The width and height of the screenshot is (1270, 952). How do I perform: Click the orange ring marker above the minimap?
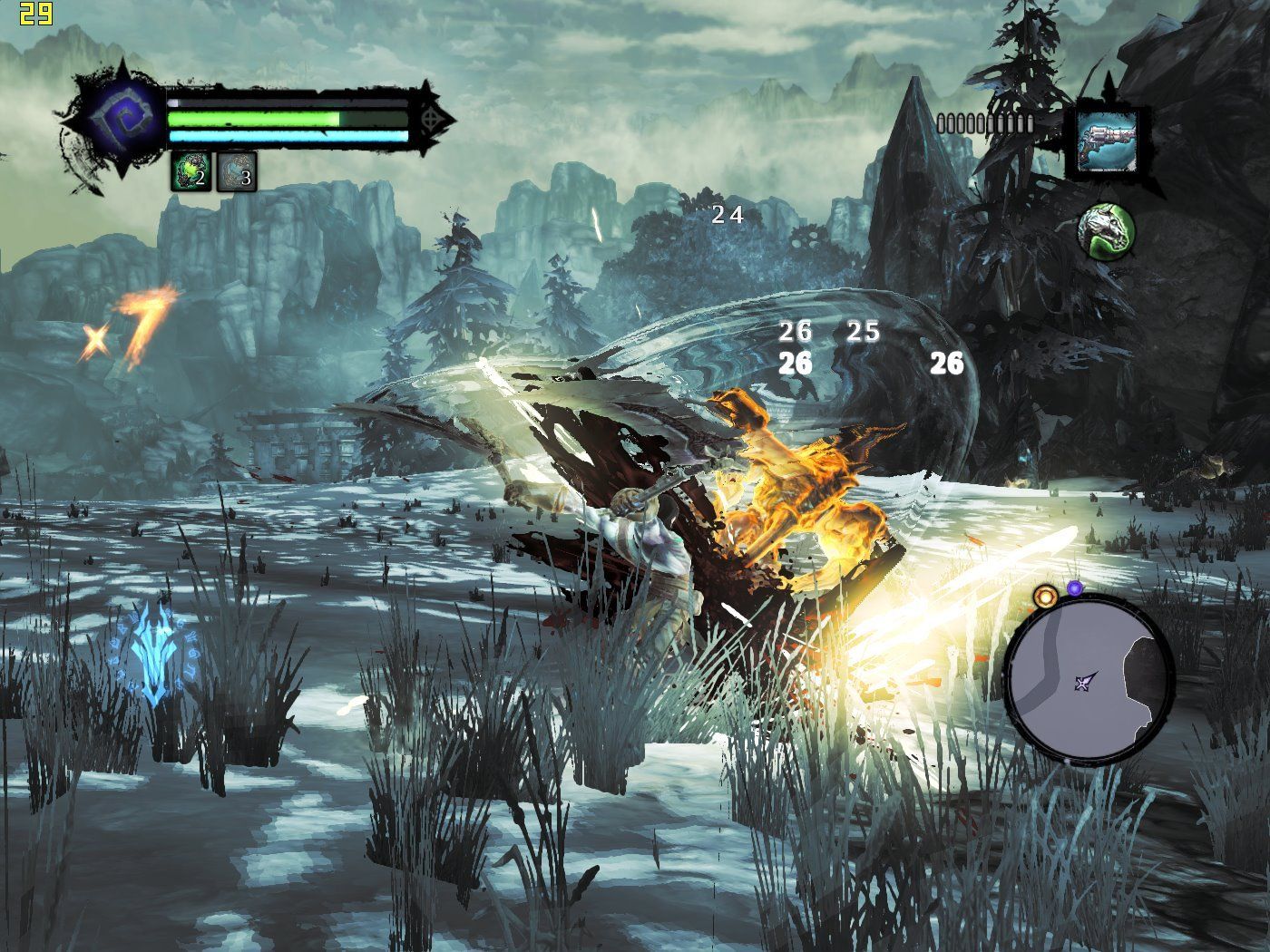pos(1046,596)
